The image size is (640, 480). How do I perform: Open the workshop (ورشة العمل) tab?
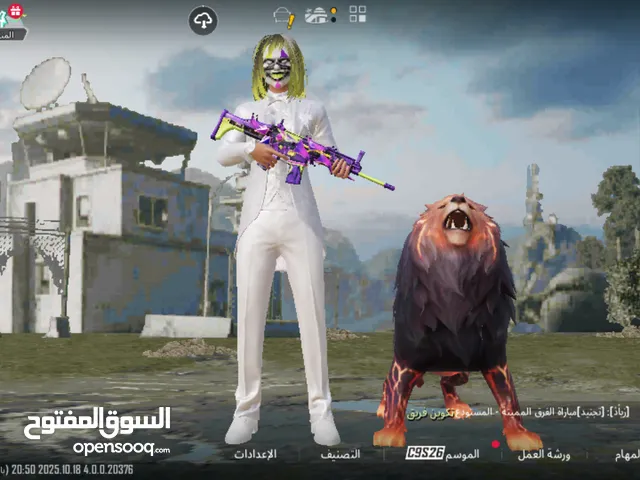click(x=544, y=454)
